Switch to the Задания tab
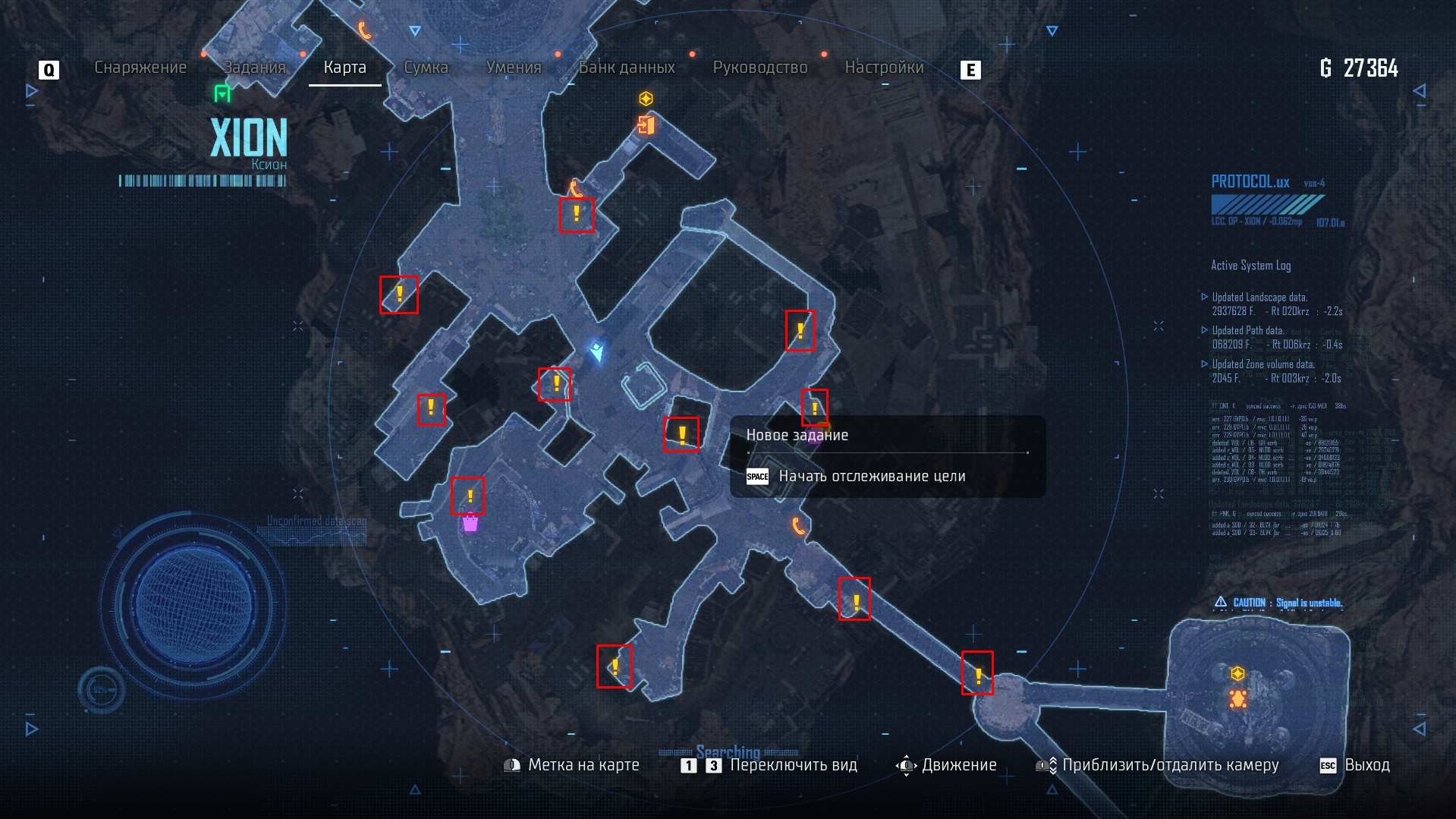 click(x=254, y=68)
